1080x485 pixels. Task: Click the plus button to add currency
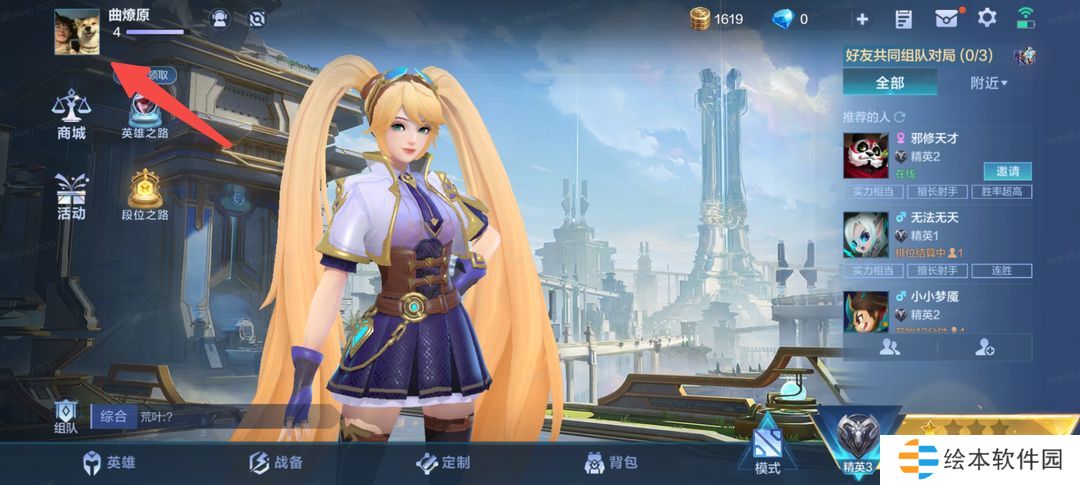tap(862, 18)
